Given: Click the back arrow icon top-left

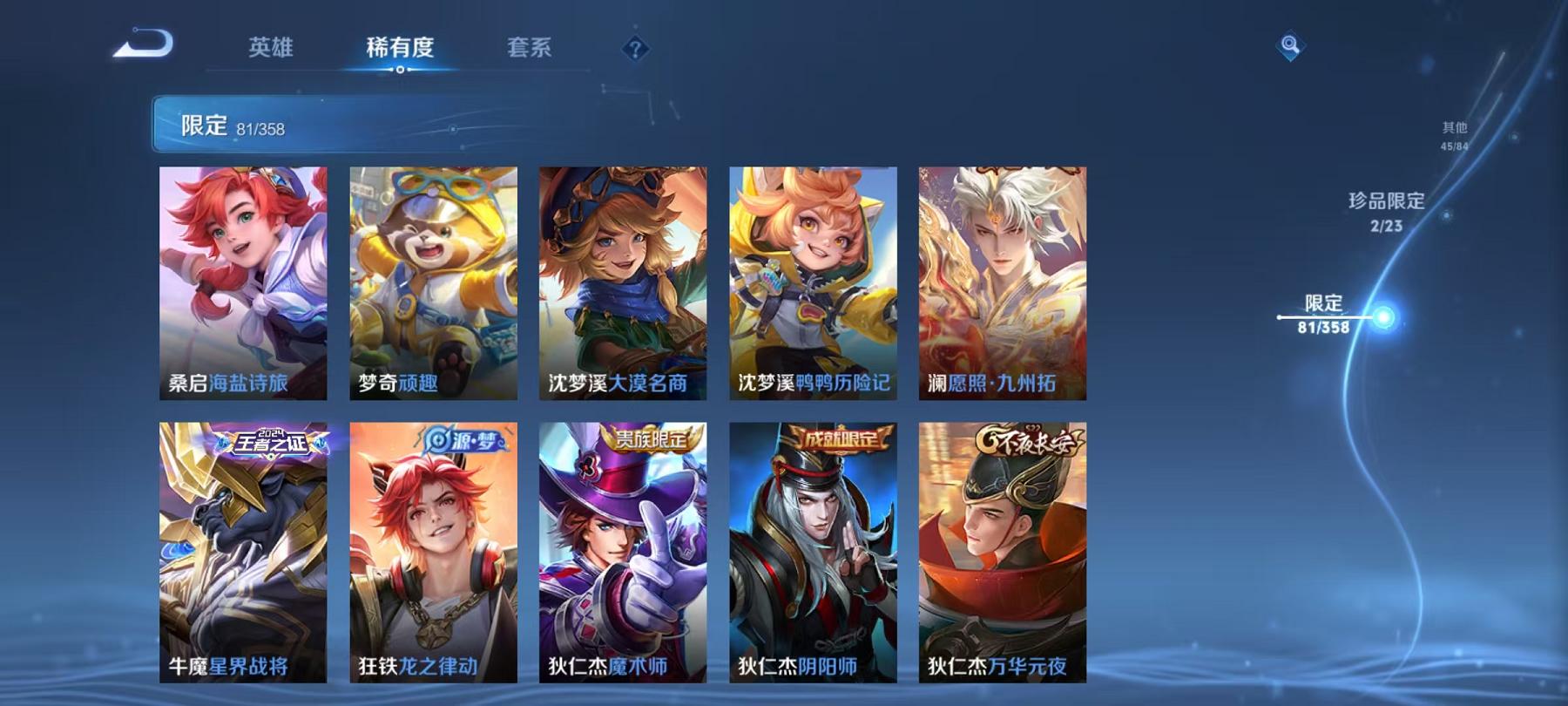Looking at the screenshot, I should tap(145, 44).
